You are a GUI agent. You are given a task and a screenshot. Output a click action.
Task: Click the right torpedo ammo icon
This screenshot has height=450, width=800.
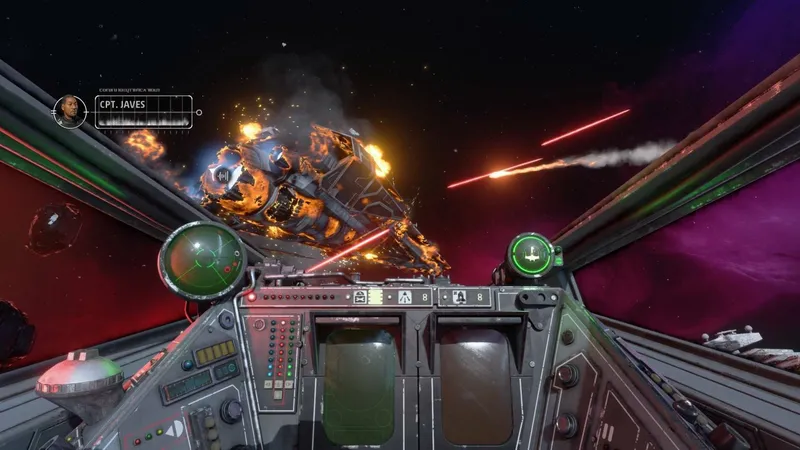click(460, 296)
